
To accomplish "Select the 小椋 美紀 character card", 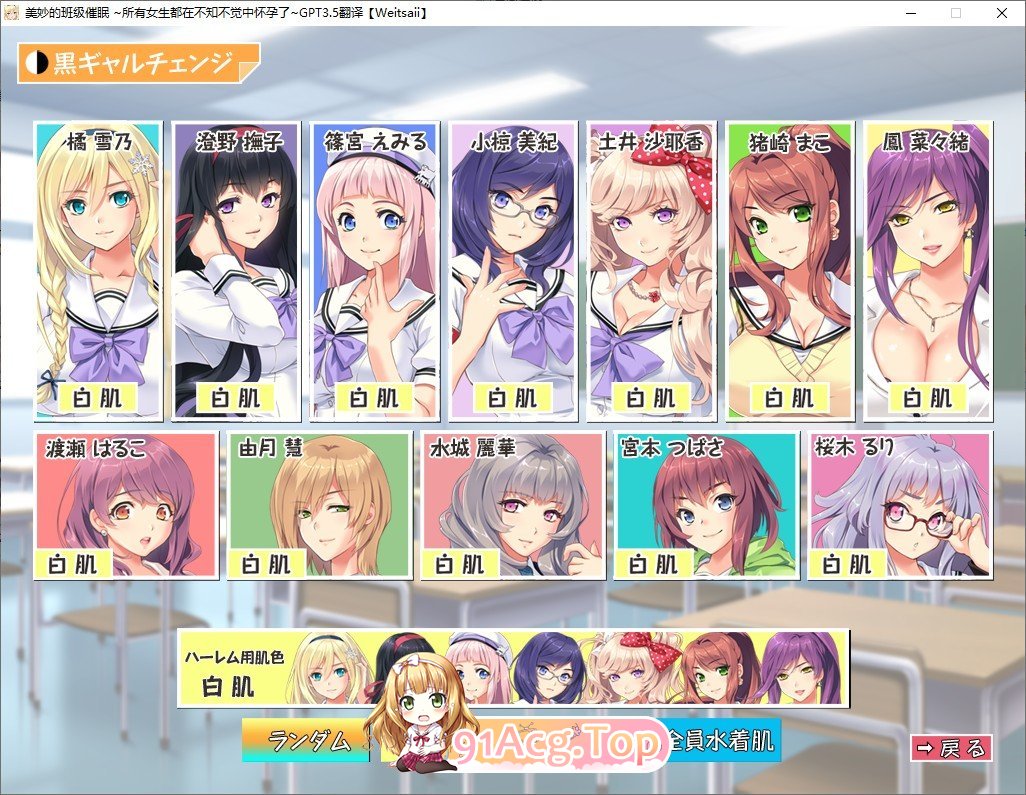I will [513, 270].
